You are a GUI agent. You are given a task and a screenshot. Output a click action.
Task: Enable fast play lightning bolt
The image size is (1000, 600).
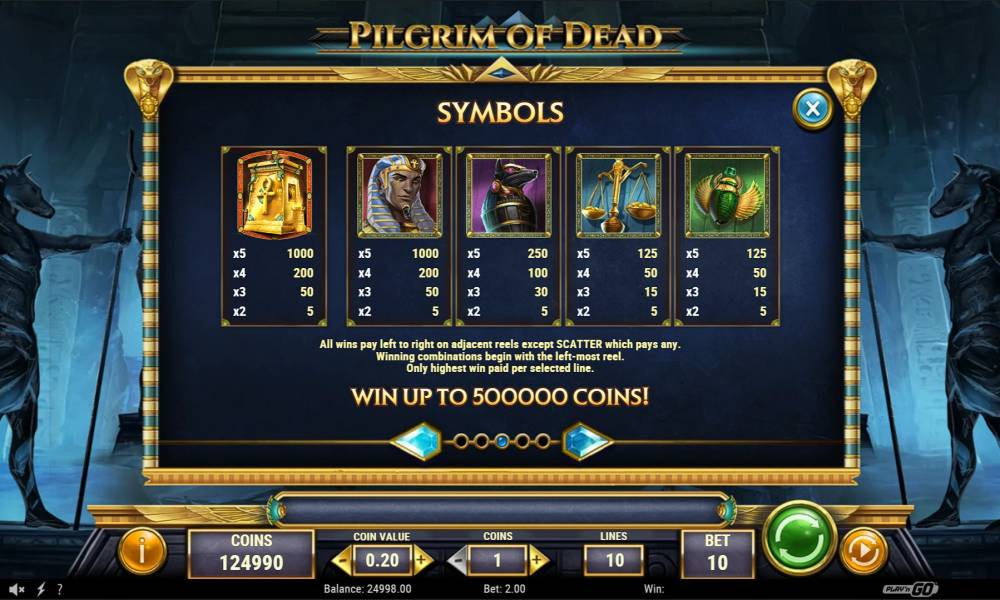(x=41, y=589)
